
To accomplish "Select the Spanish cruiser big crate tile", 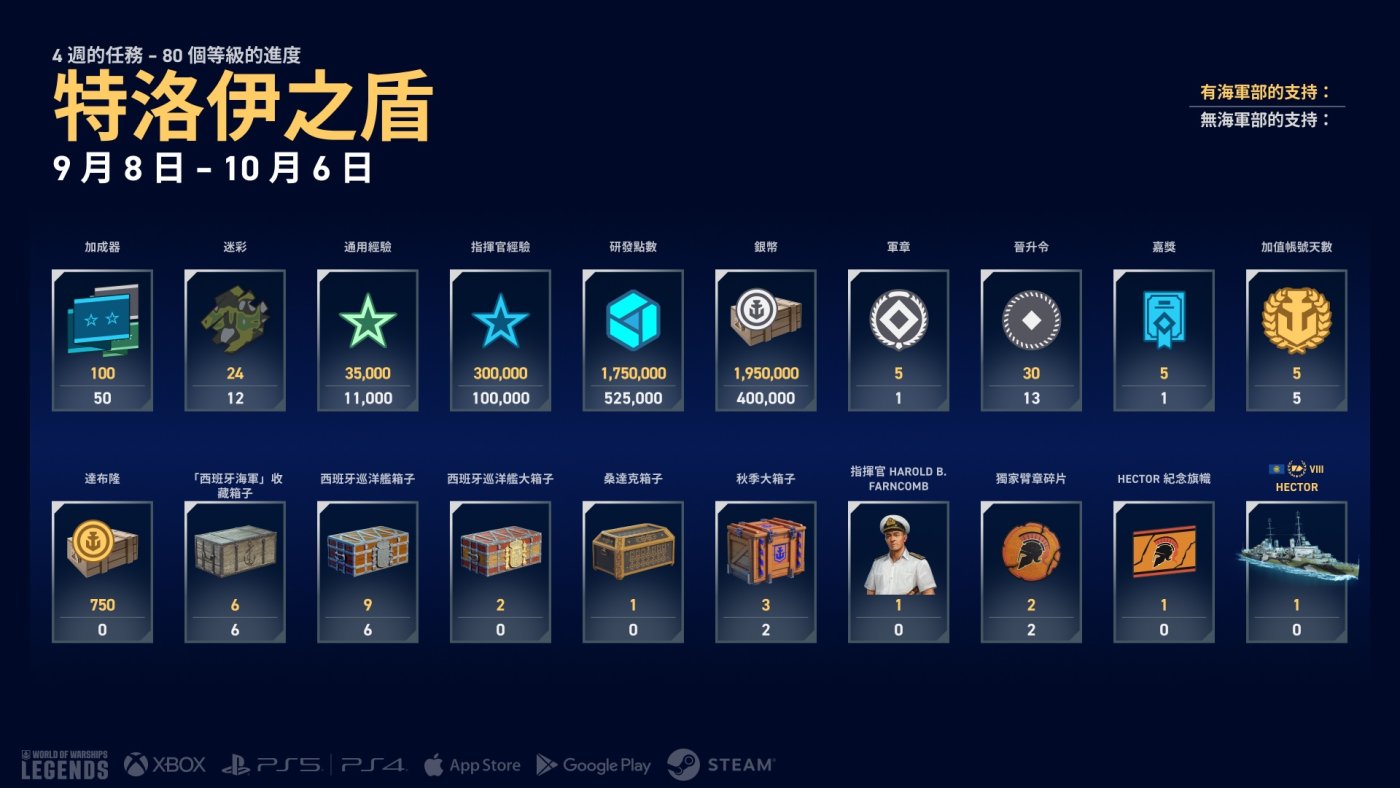I will click(x=500, y=572).
